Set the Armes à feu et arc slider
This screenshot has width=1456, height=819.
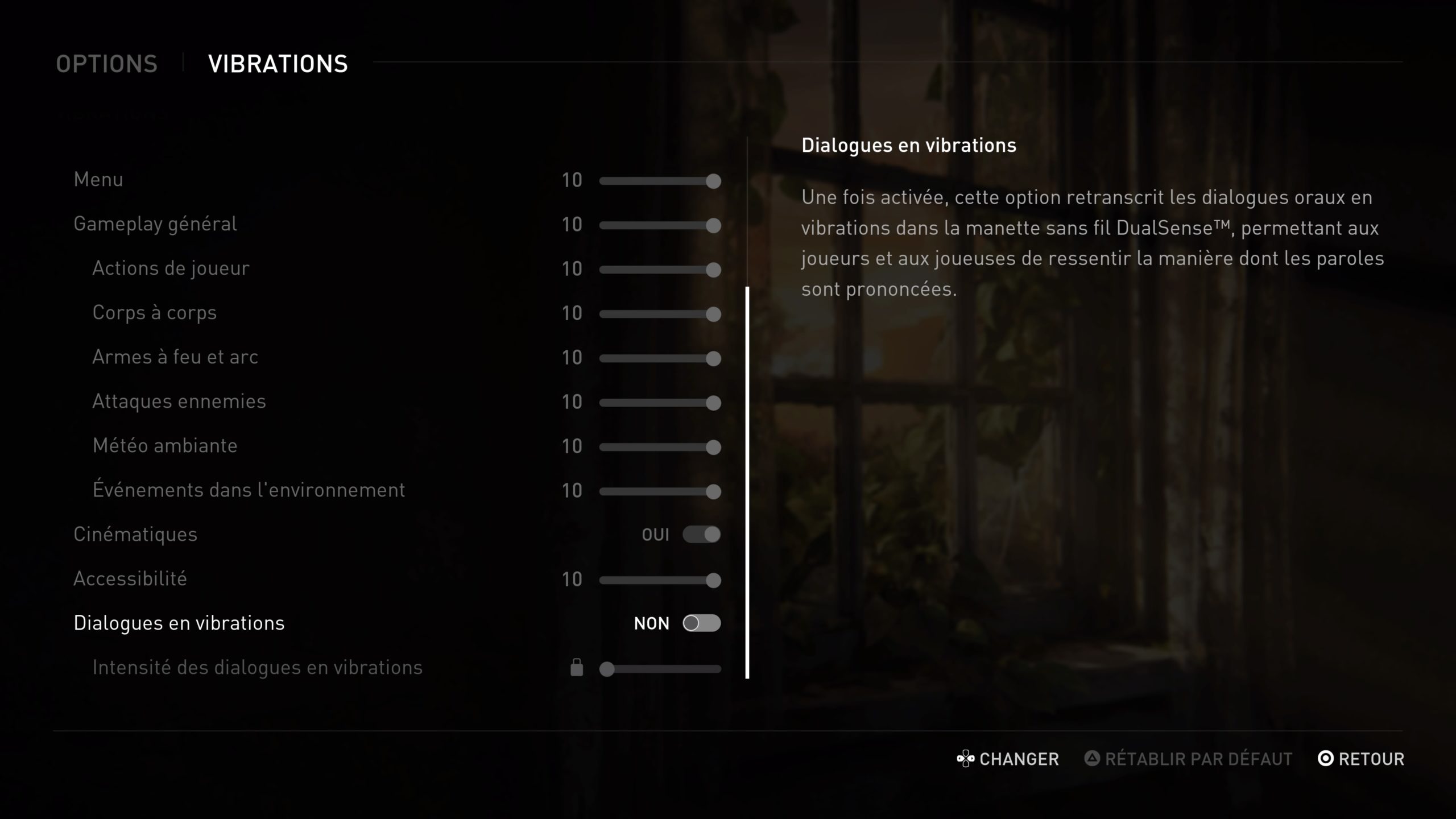tap(660, 358)
